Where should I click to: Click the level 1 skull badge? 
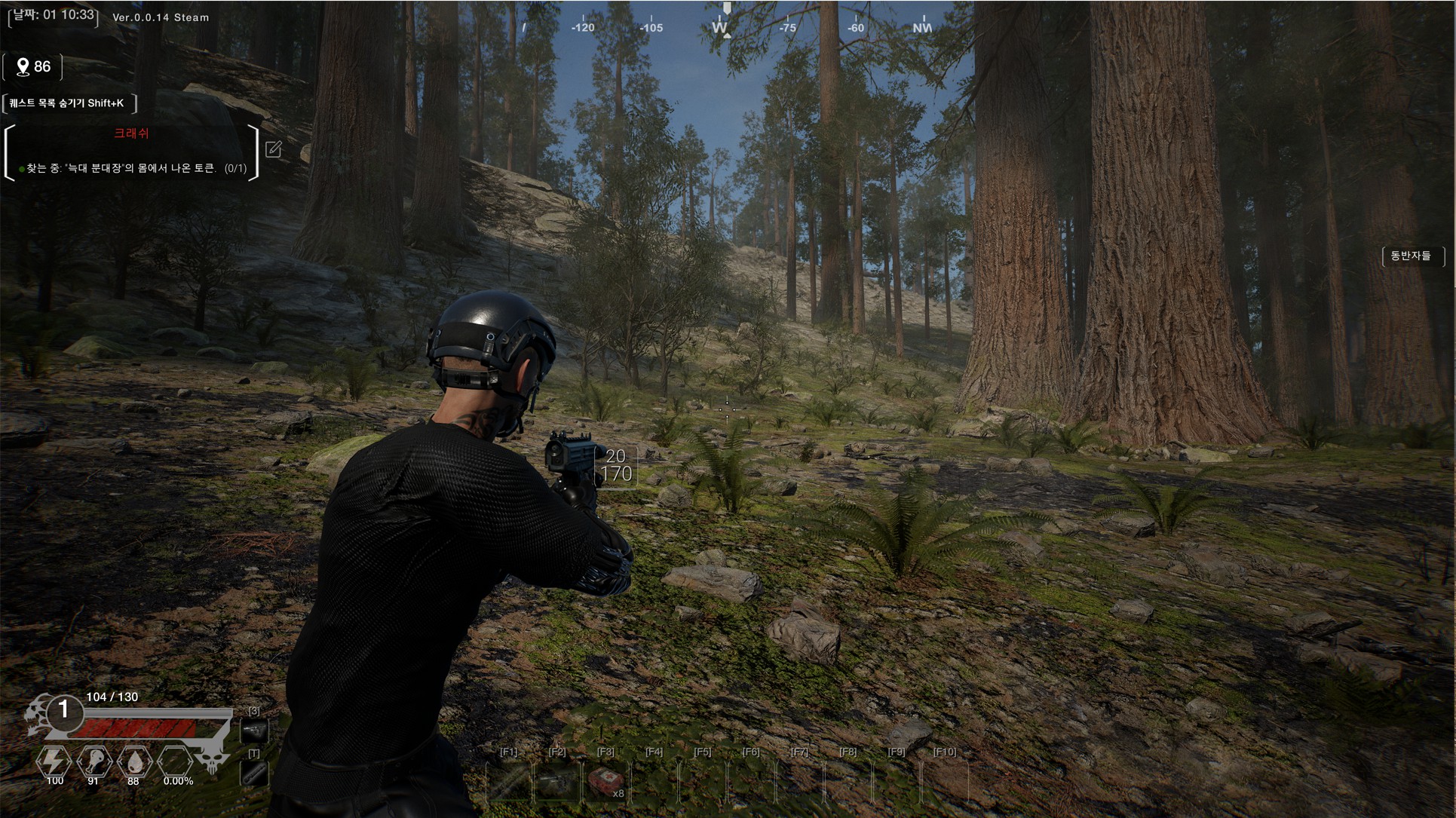(x=63, y=710)
